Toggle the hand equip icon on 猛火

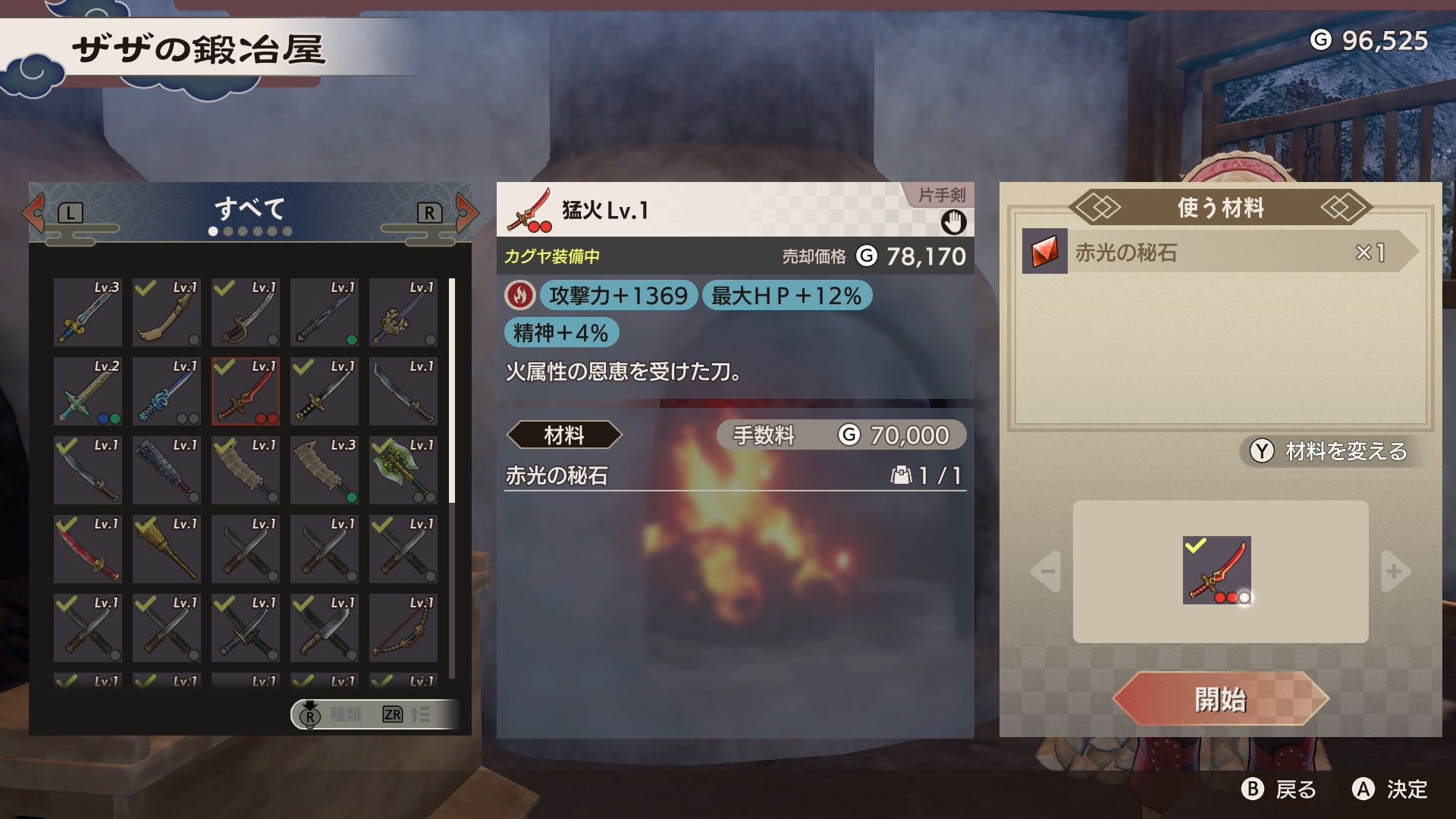click(954, 223)
